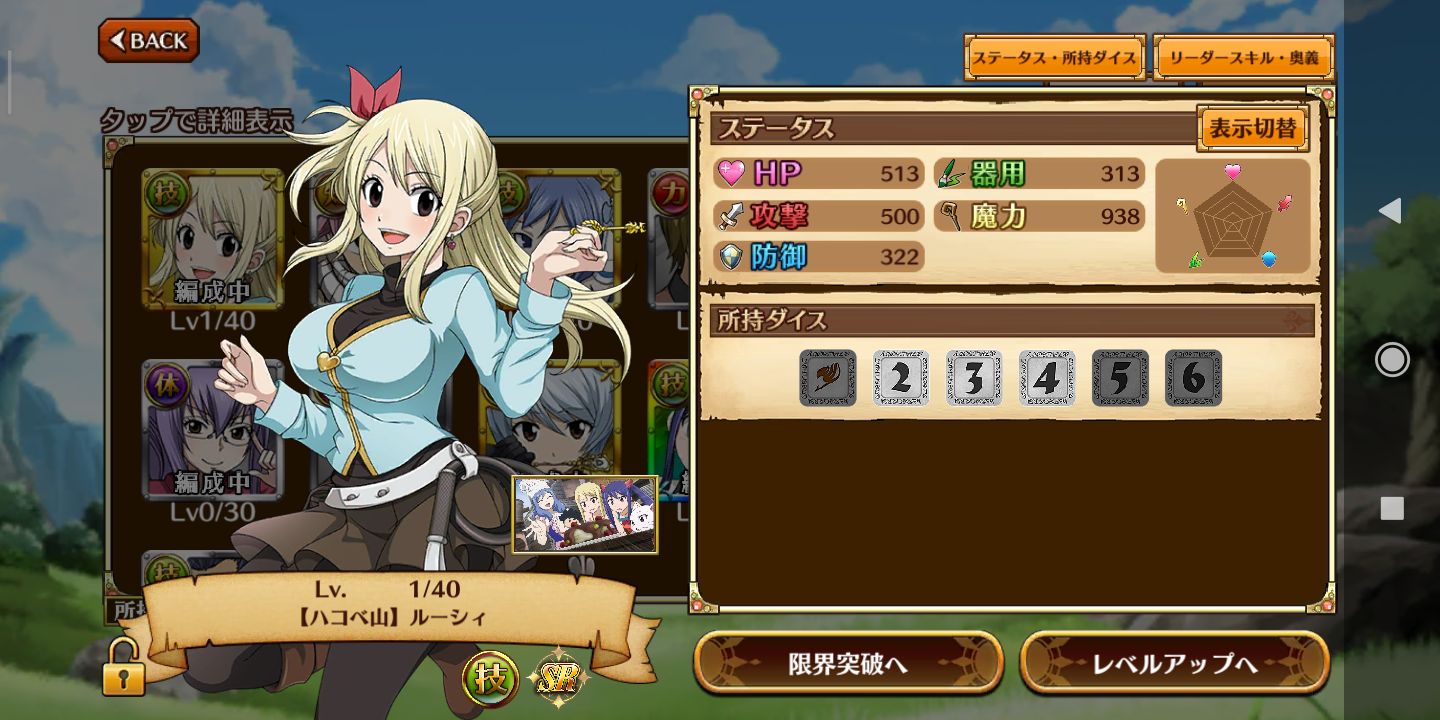Choose the number 6 dice
1440x720 pixels.
pos(1193,378)
